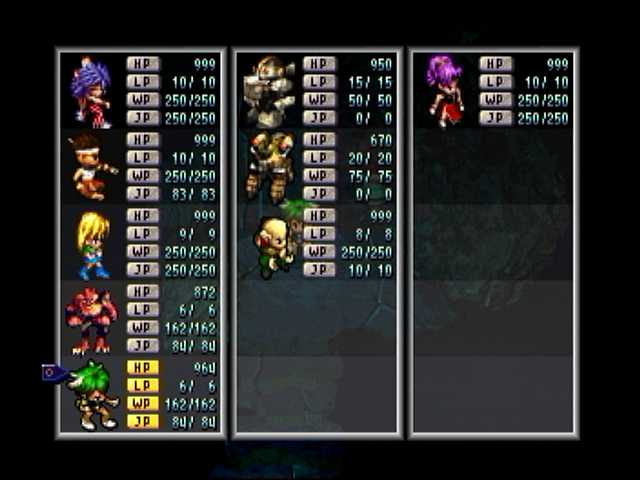Select the pink-haired girl in the solo party
This screenshot has height=480, width=640.
tap(445, 90)
